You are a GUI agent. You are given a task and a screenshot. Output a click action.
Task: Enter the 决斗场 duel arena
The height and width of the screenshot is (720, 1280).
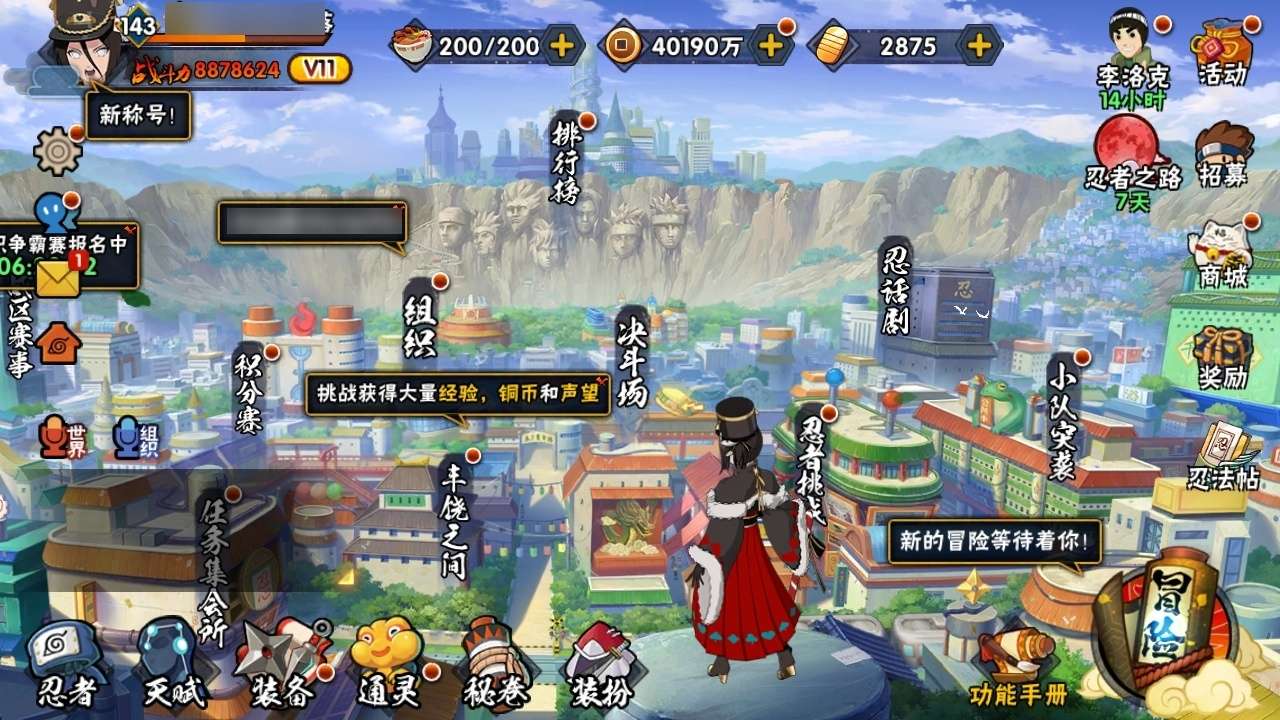[632, 356]
